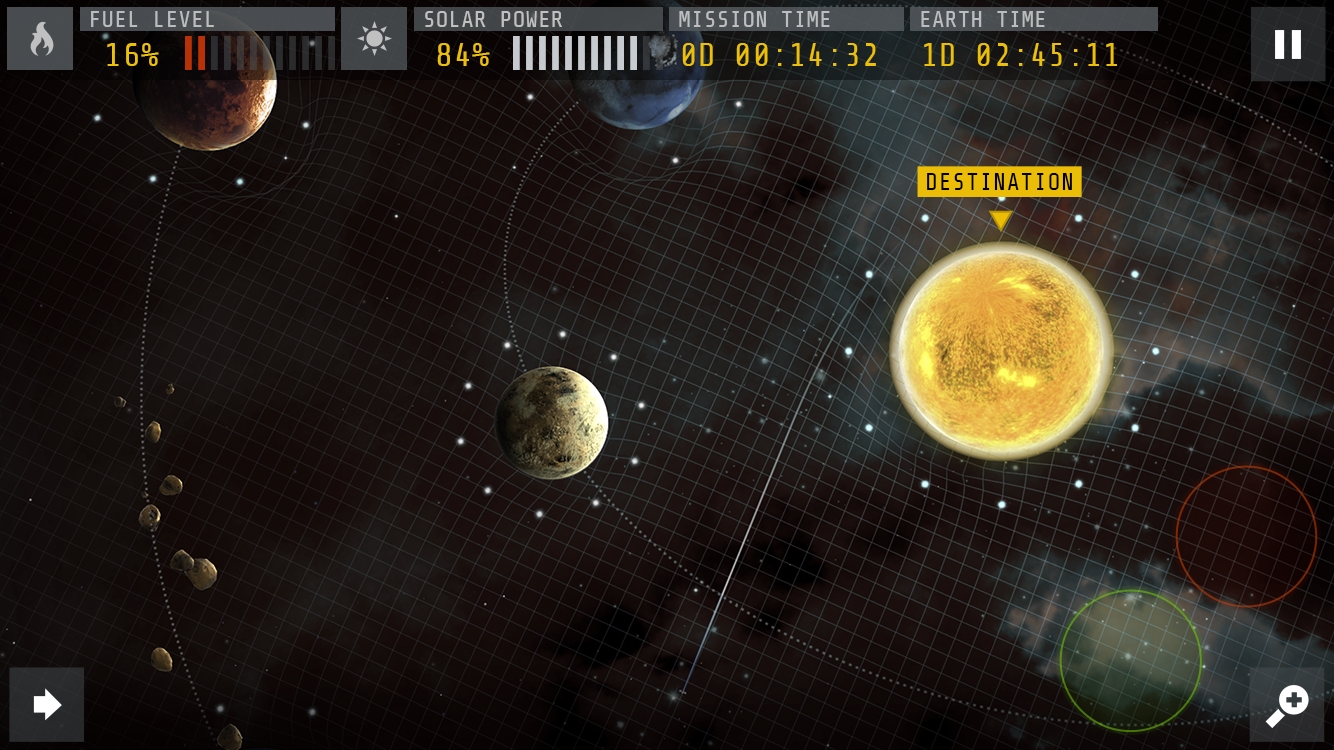Screen dimensions: 1334x750
Task: Zoom in with the magnifier button
Action: tap(1287, 704)
